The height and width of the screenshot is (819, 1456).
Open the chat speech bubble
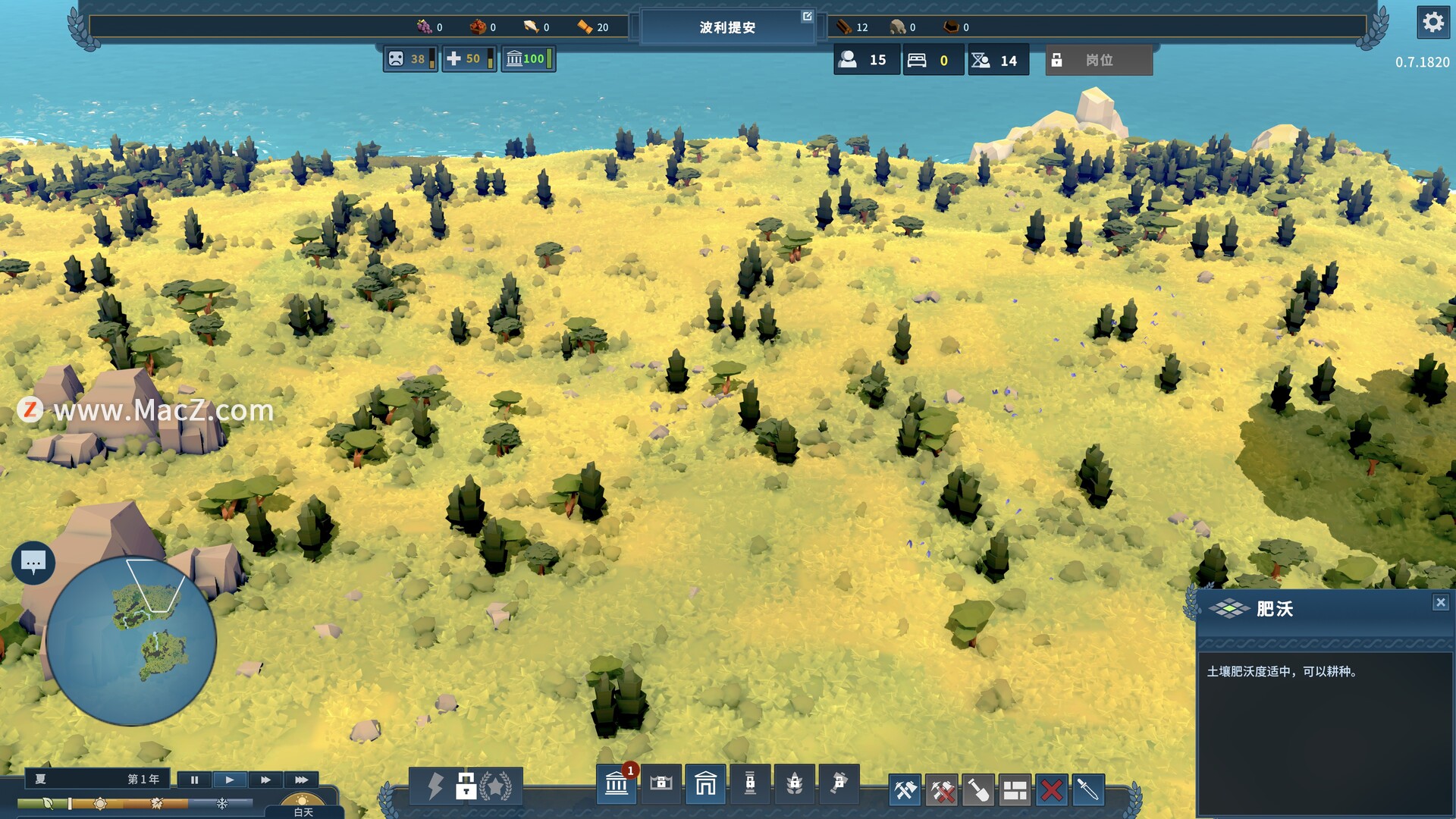pos(33,563)
